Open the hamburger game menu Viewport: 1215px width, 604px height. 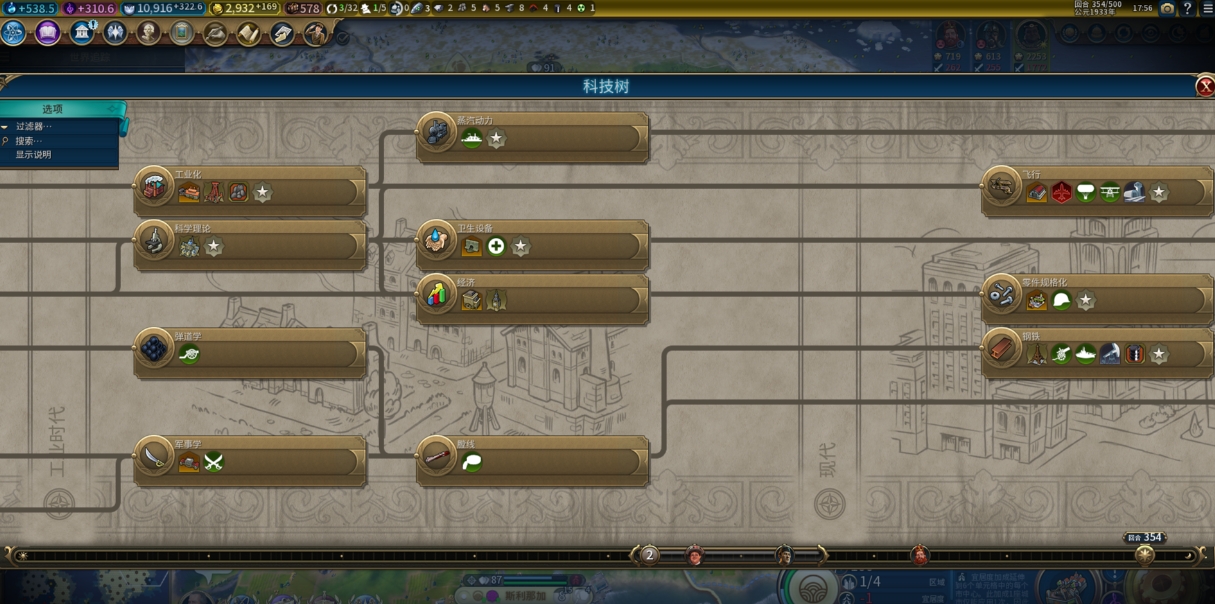(x=1206, y=8)
